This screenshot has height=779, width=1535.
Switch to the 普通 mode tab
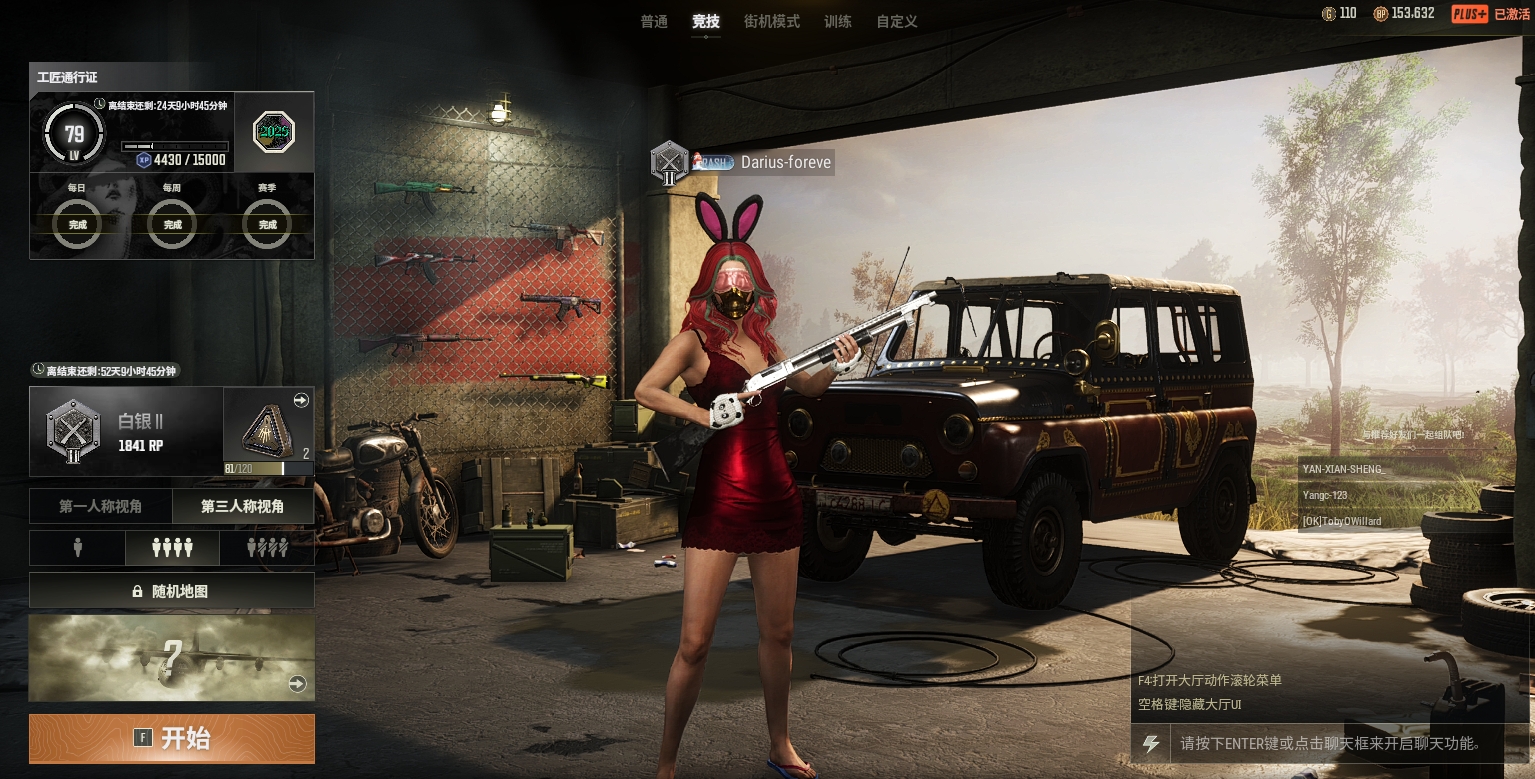(654, 21)
